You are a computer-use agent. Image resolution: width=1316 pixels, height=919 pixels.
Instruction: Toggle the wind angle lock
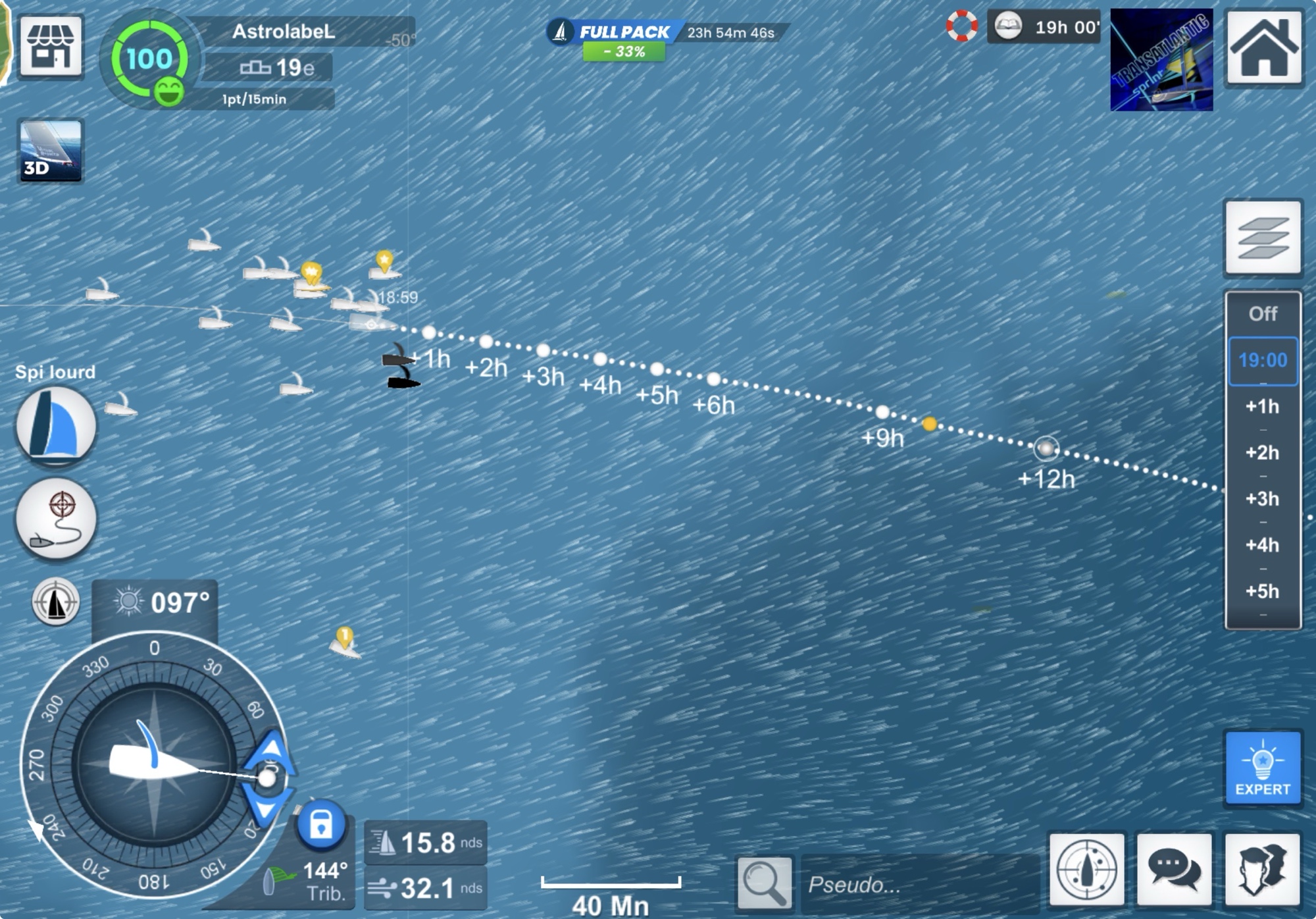point(320,824)
